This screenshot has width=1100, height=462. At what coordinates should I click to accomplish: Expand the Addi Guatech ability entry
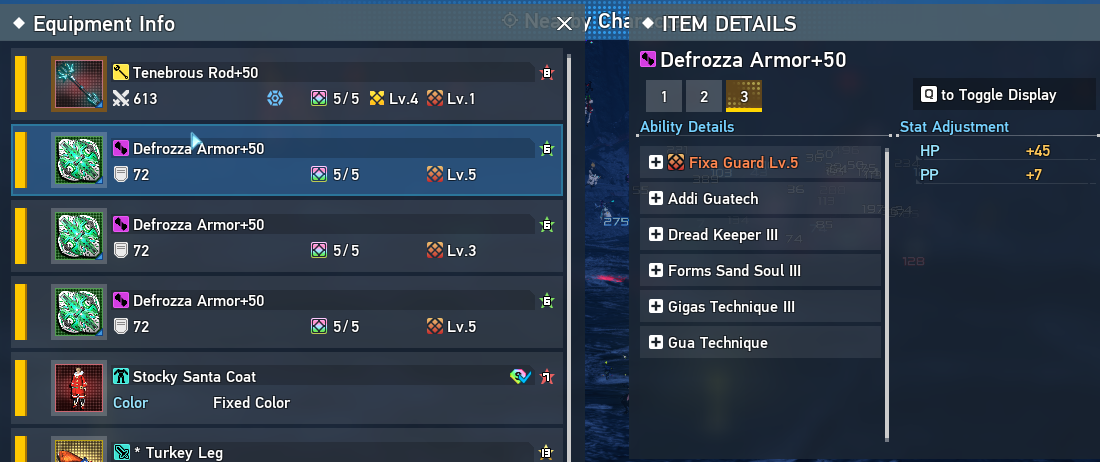tap(656, 199)
